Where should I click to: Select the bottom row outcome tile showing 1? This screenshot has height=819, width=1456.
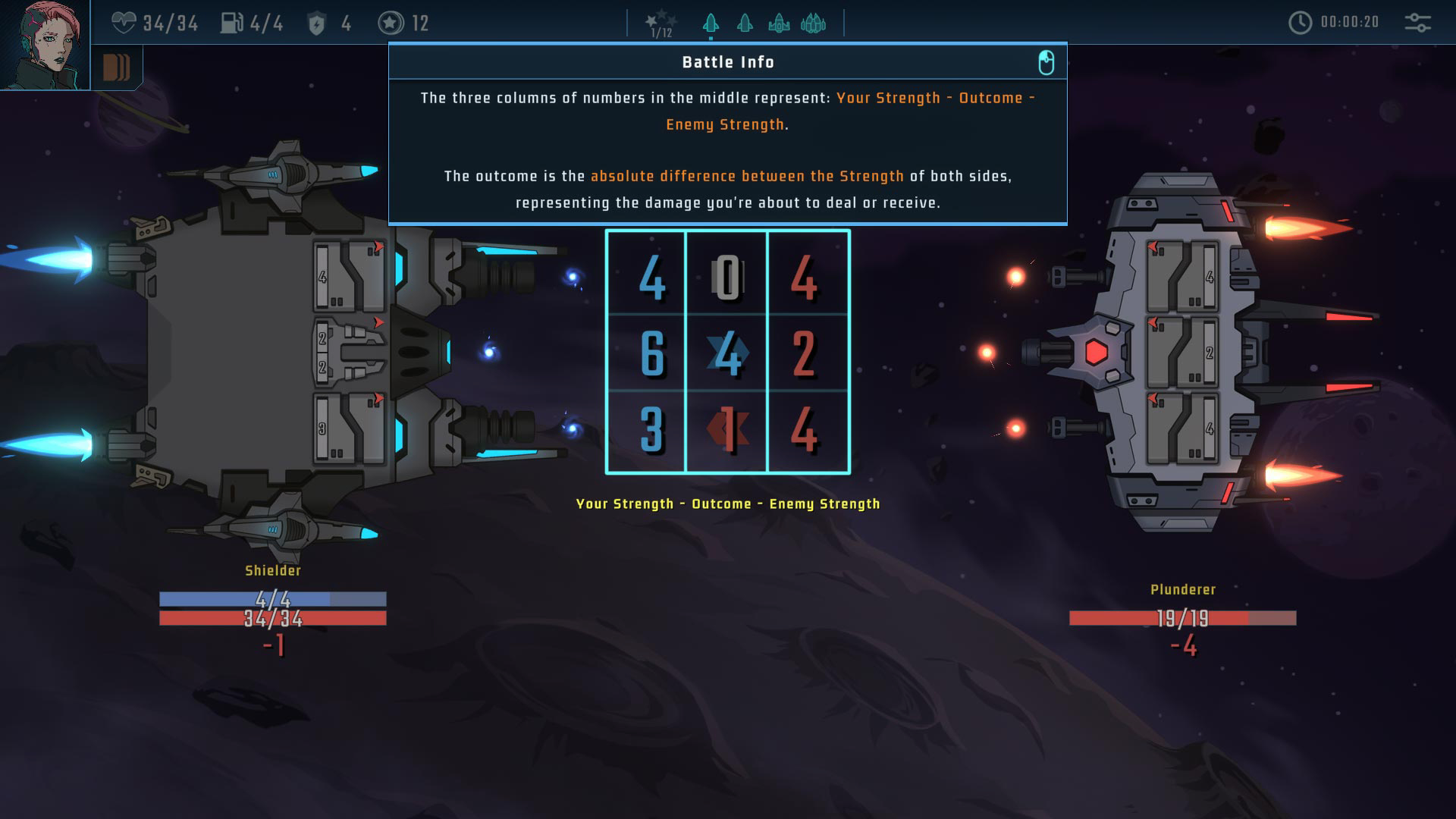727,430
